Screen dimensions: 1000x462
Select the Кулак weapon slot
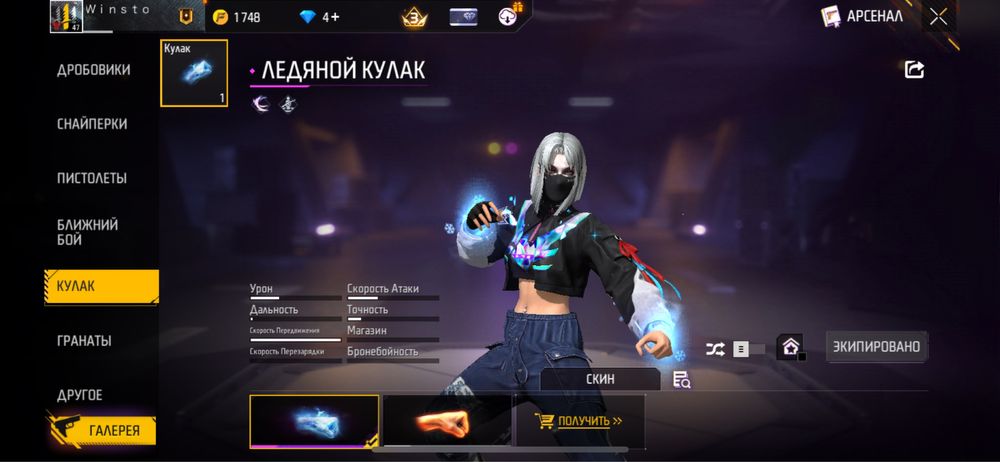click(x=194, y=73)
